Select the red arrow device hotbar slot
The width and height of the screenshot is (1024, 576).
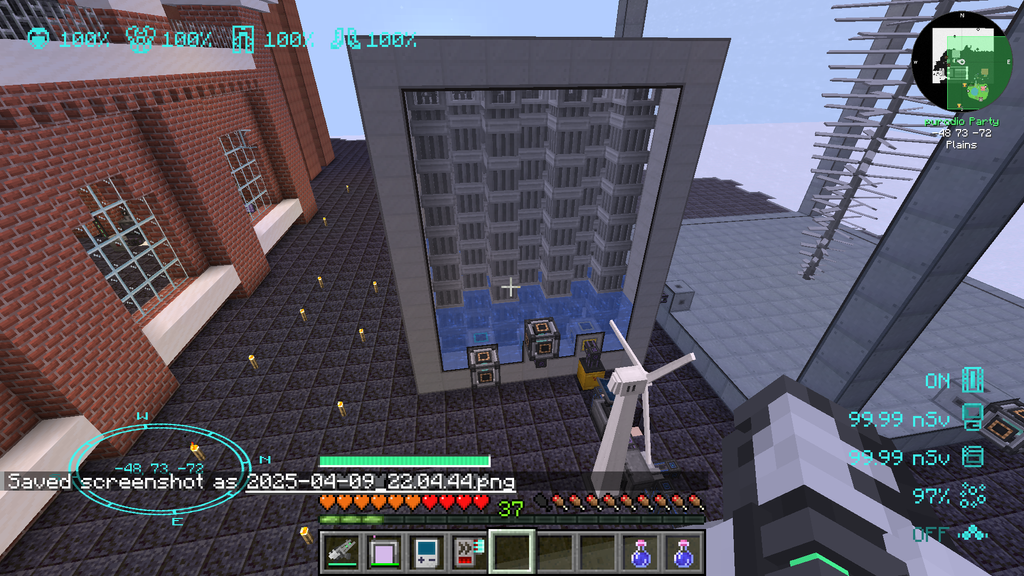(x=469, y=551)
